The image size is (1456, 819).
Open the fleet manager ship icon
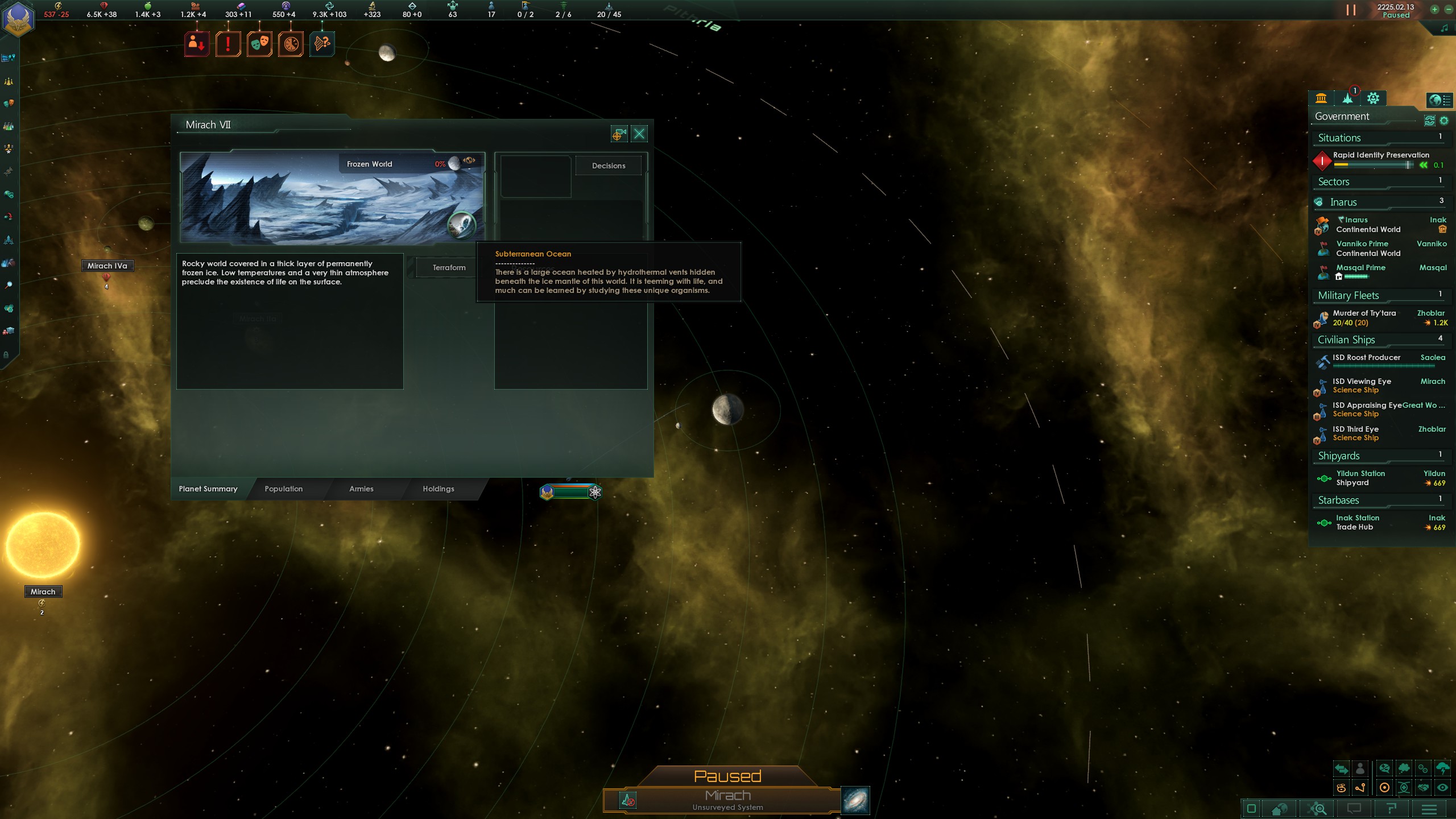click(x=9, y=239)
